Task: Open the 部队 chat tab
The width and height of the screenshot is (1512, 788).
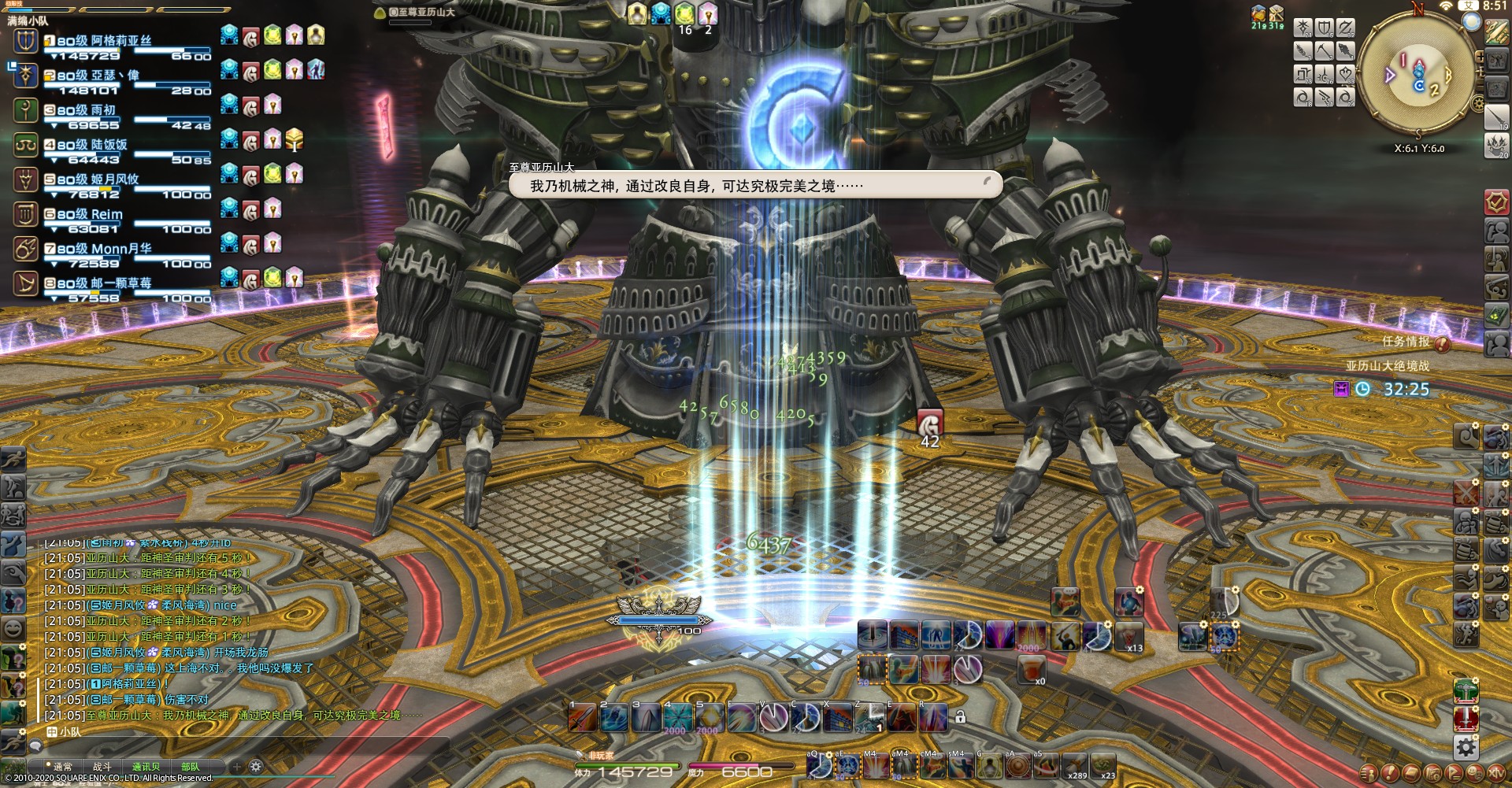Action: click(190, 767)
